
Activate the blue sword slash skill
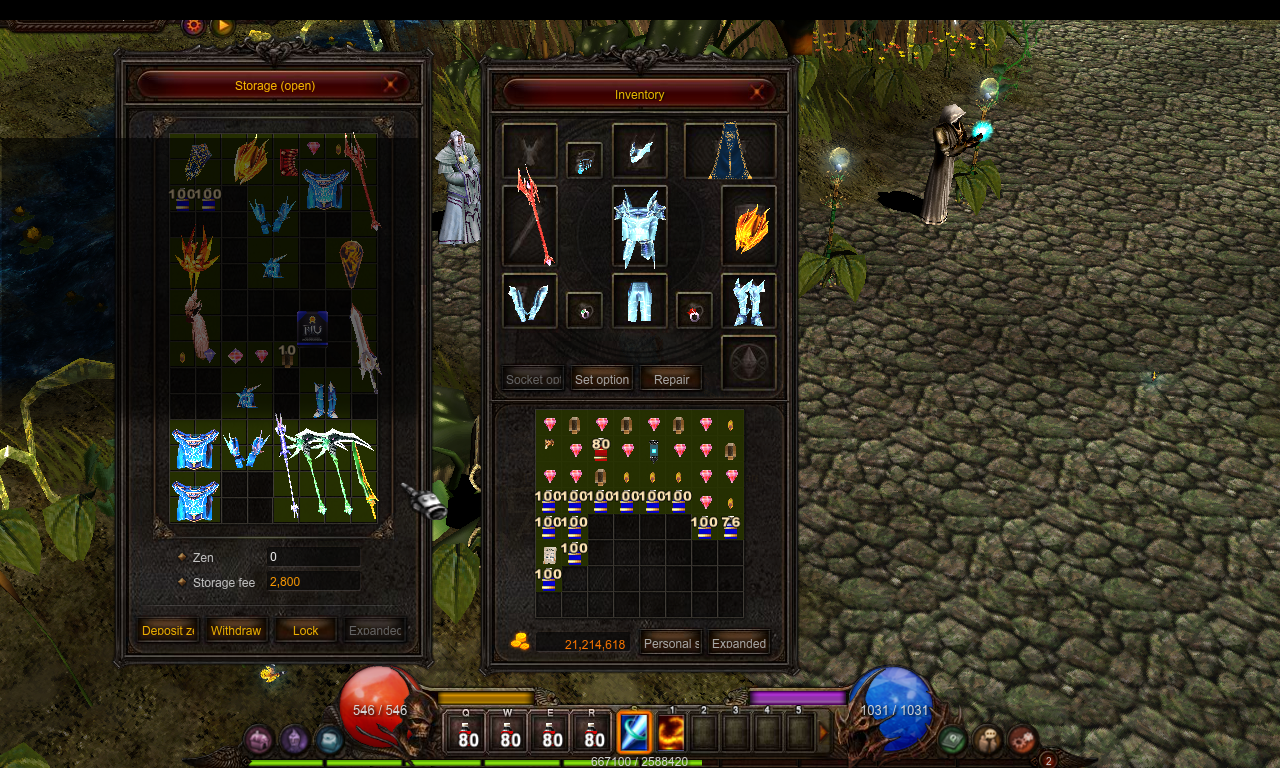[x=634, y=732]
